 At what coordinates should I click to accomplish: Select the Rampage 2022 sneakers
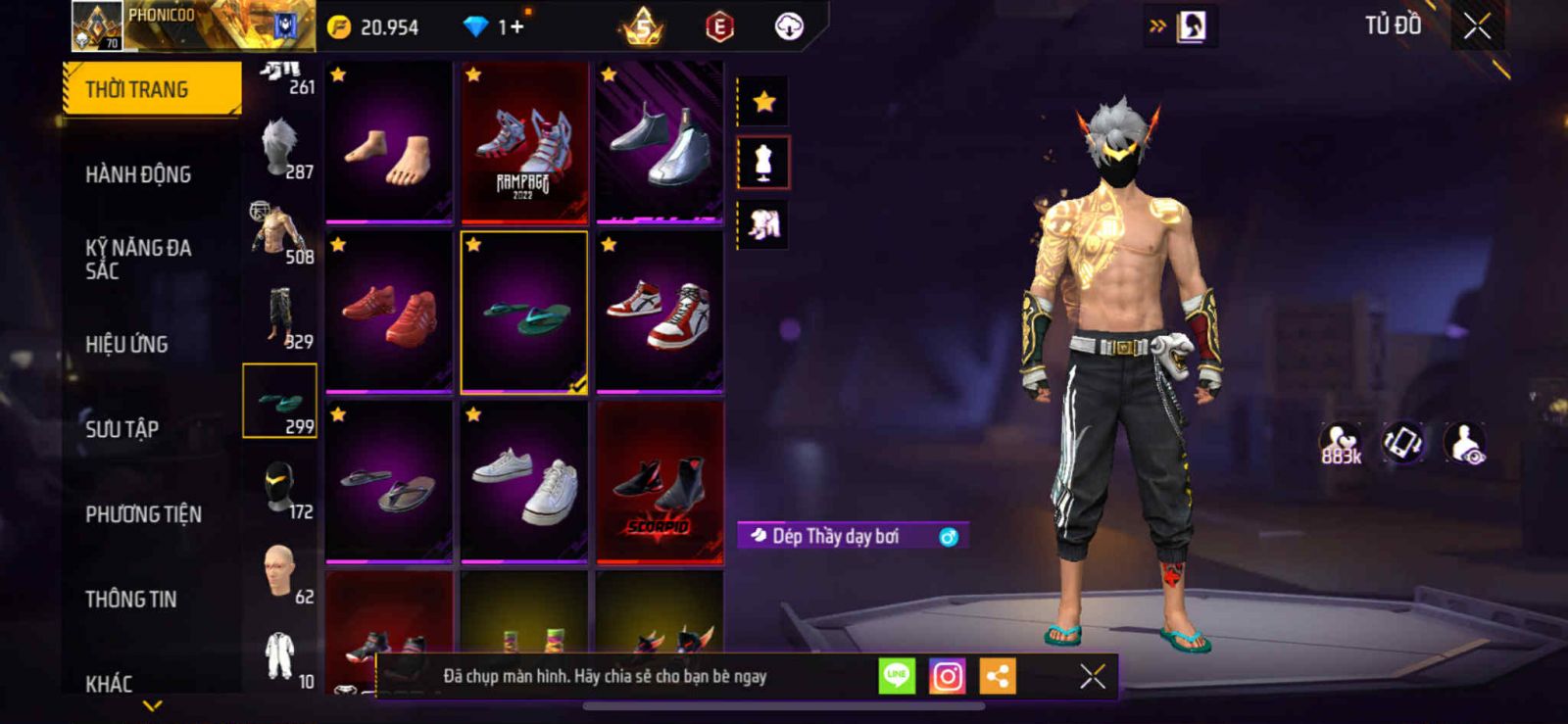524,143
